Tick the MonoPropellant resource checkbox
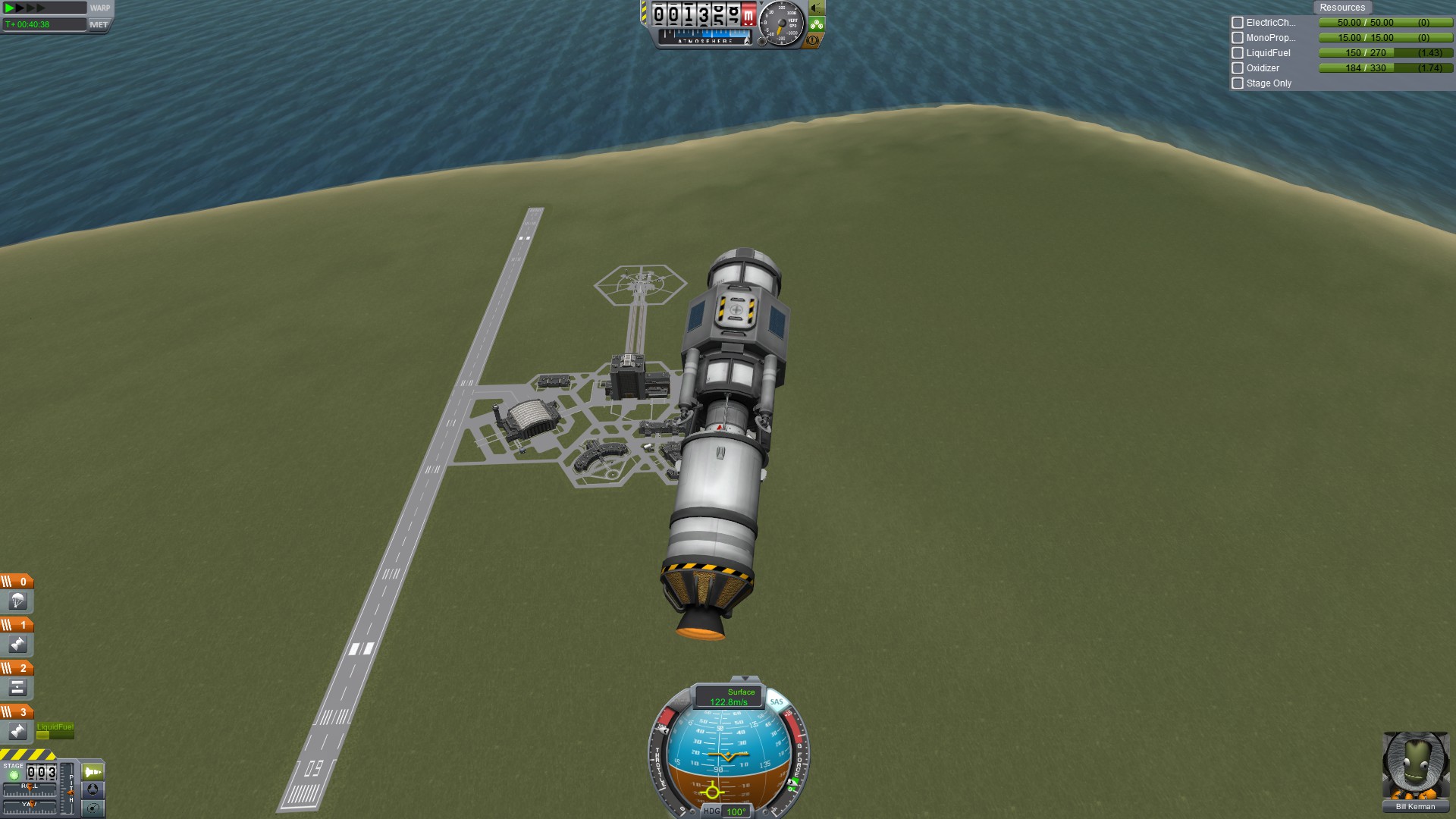This screenshot has width=1456, height=819. tap(1238, 38)
